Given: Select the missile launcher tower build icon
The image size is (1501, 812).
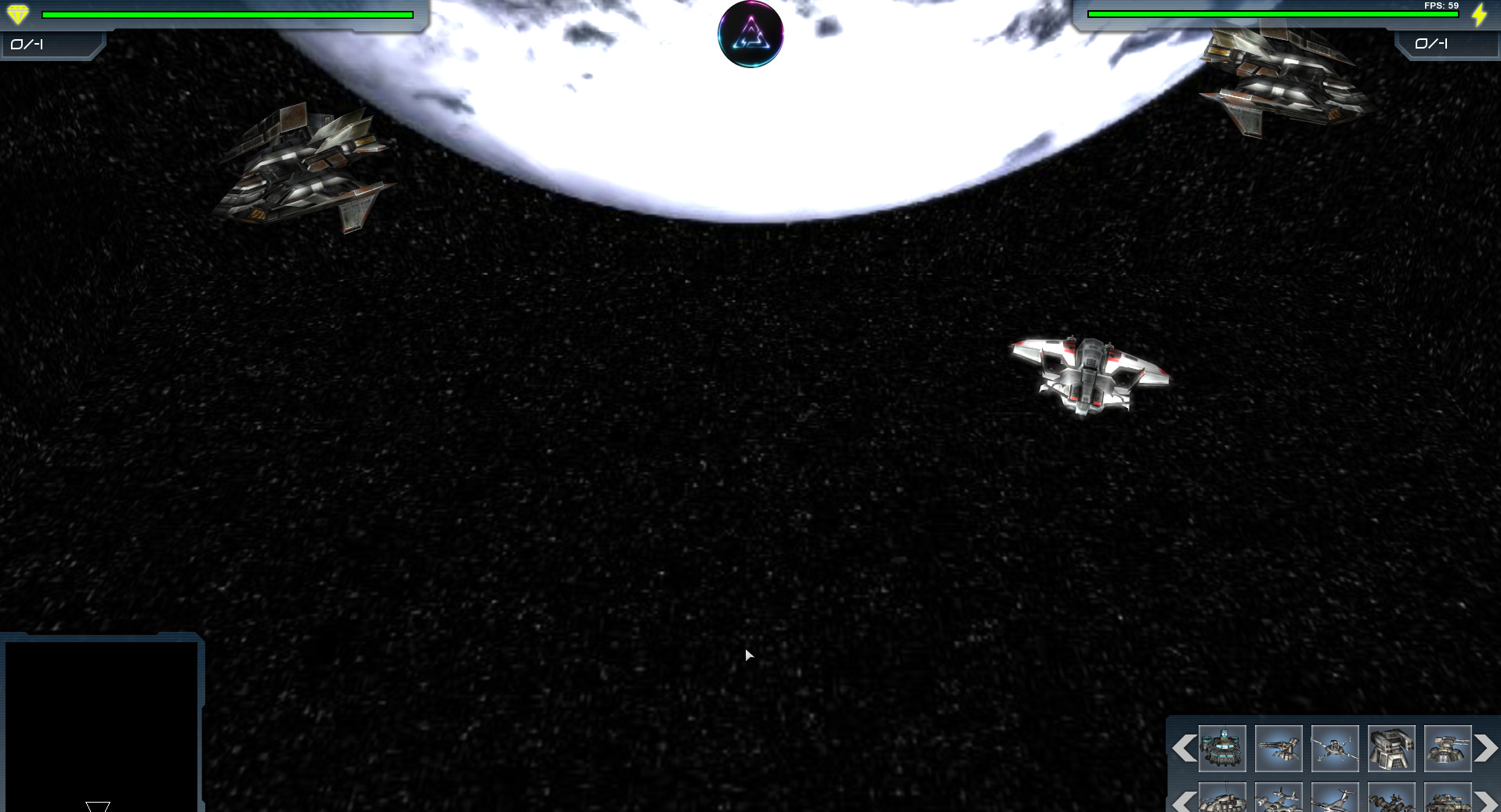Looking at the screenshot, I should coord(1391,749).
